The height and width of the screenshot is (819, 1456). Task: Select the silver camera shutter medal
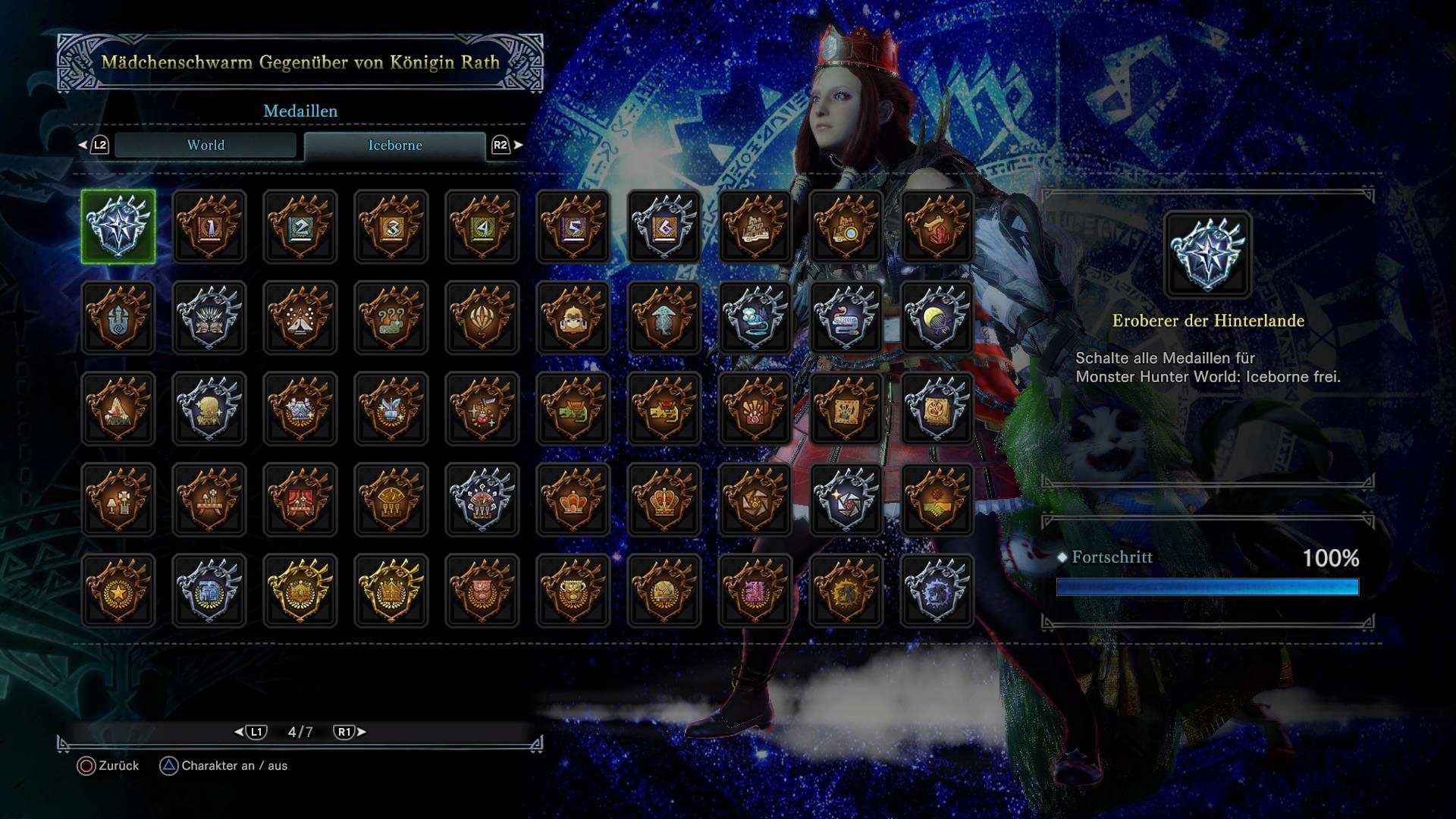tap(846, 500)
